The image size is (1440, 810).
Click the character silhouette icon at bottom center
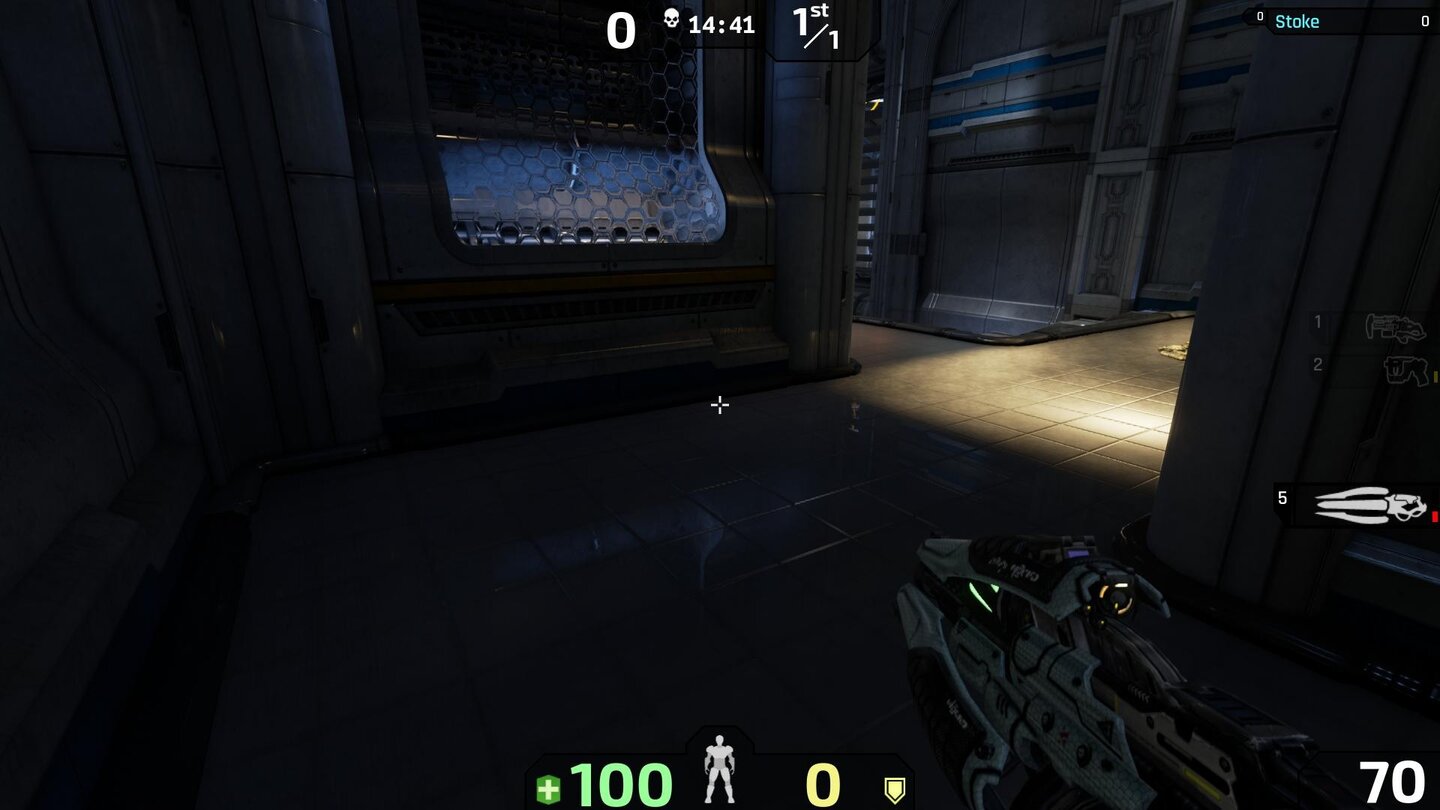[719, 768]
